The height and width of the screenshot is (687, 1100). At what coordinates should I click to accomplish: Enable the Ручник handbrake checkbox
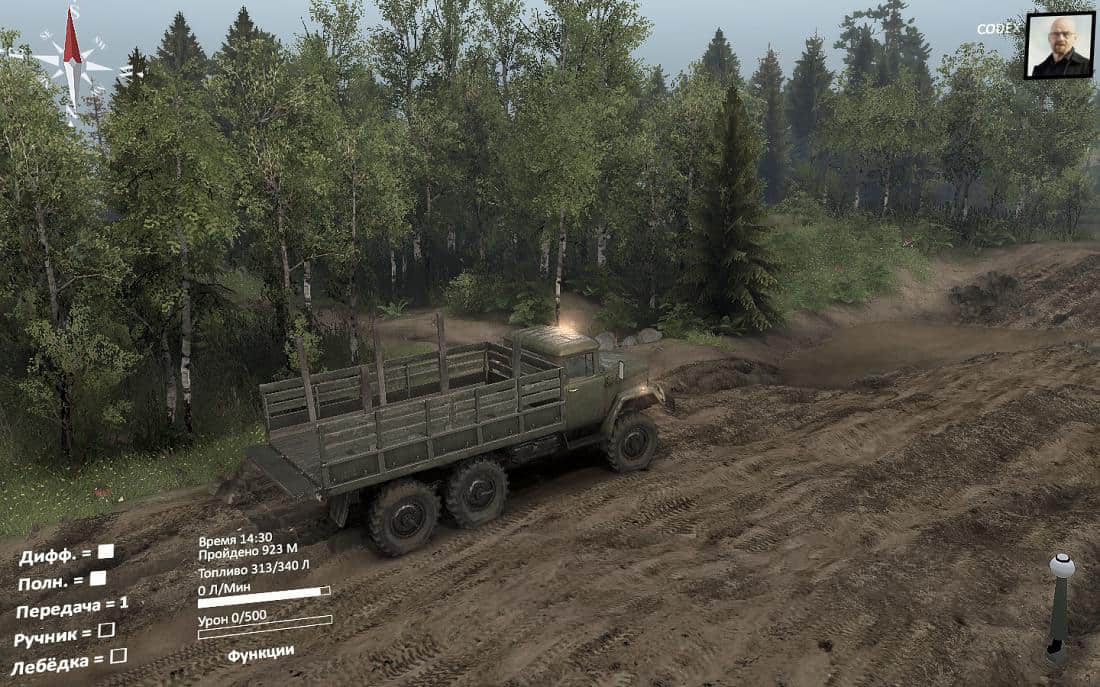[106, 630]
